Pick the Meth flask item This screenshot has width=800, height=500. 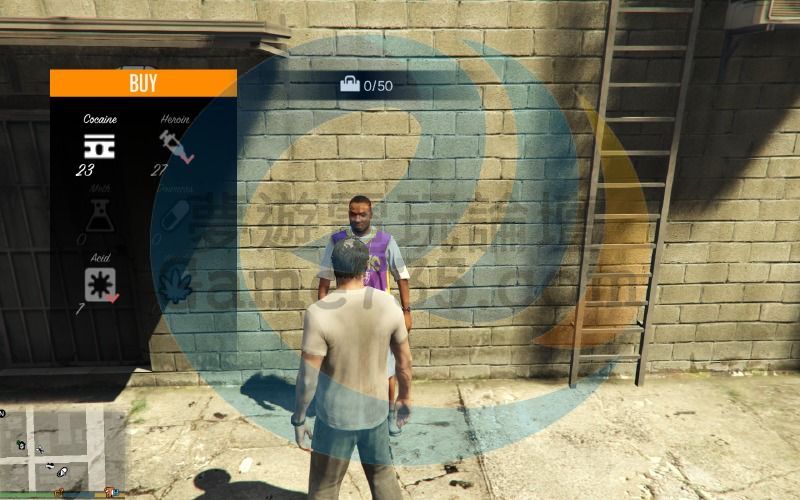[99, 215]
